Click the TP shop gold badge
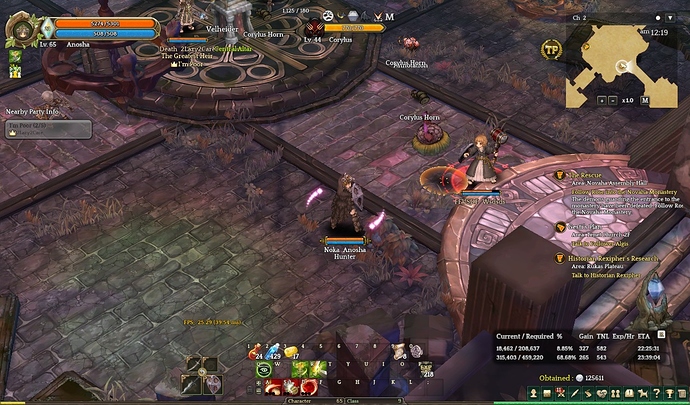This screenshot has height=405, width=690. tap(551, 49)
